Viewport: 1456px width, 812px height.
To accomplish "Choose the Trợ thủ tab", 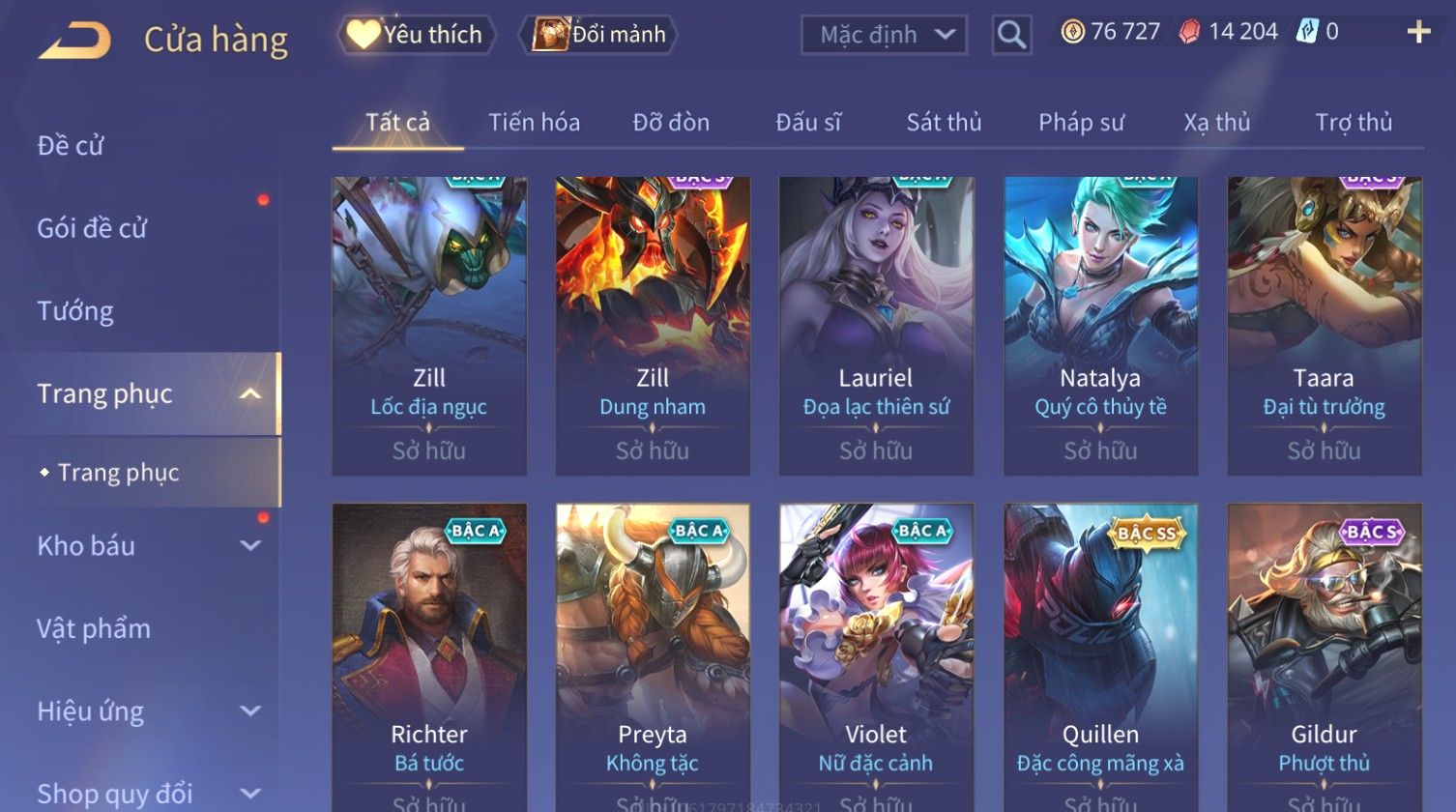I will tap(1354, 123).
